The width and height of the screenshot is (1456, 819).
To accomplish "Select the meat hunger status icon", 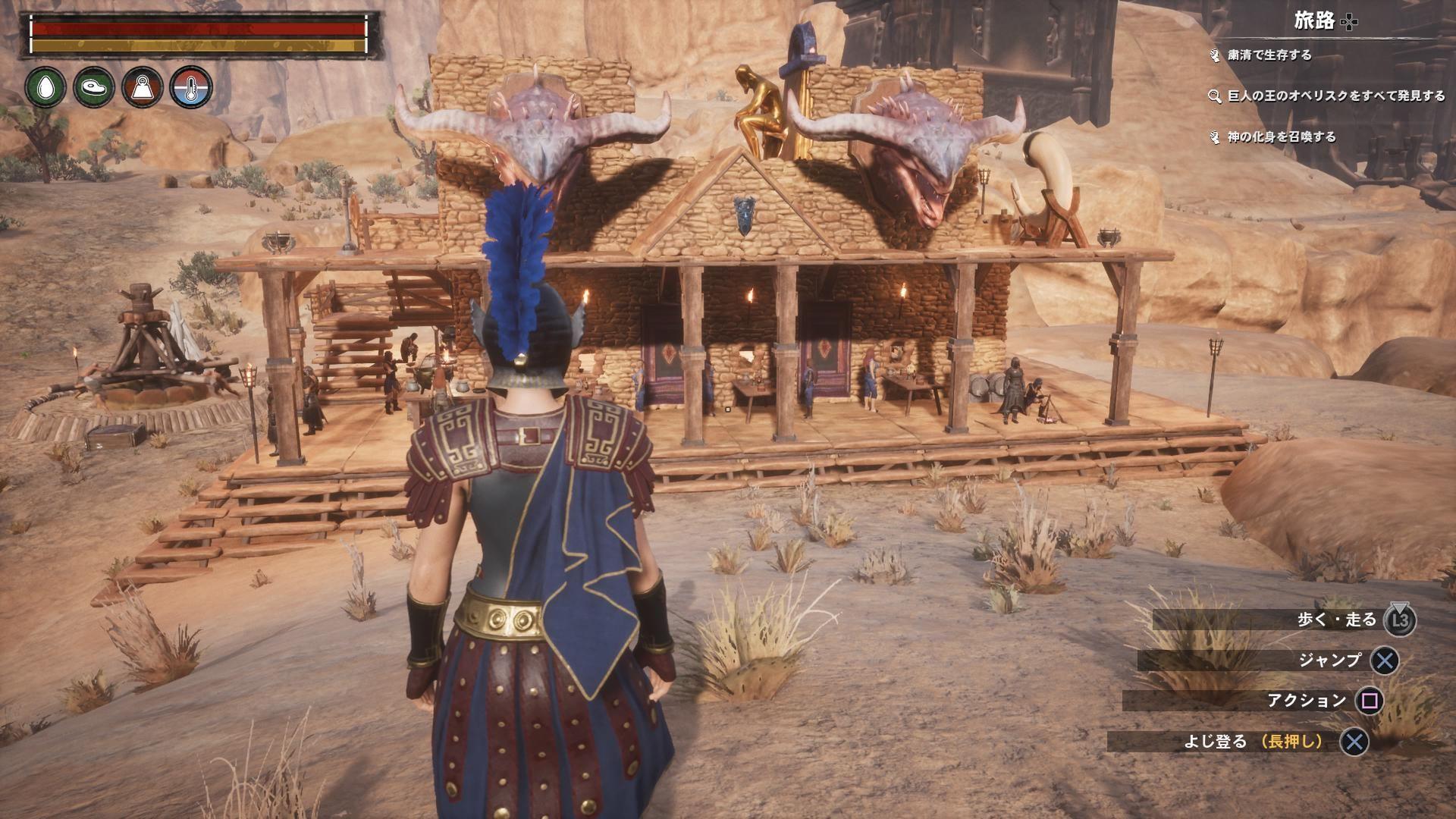I will [94, 86].
